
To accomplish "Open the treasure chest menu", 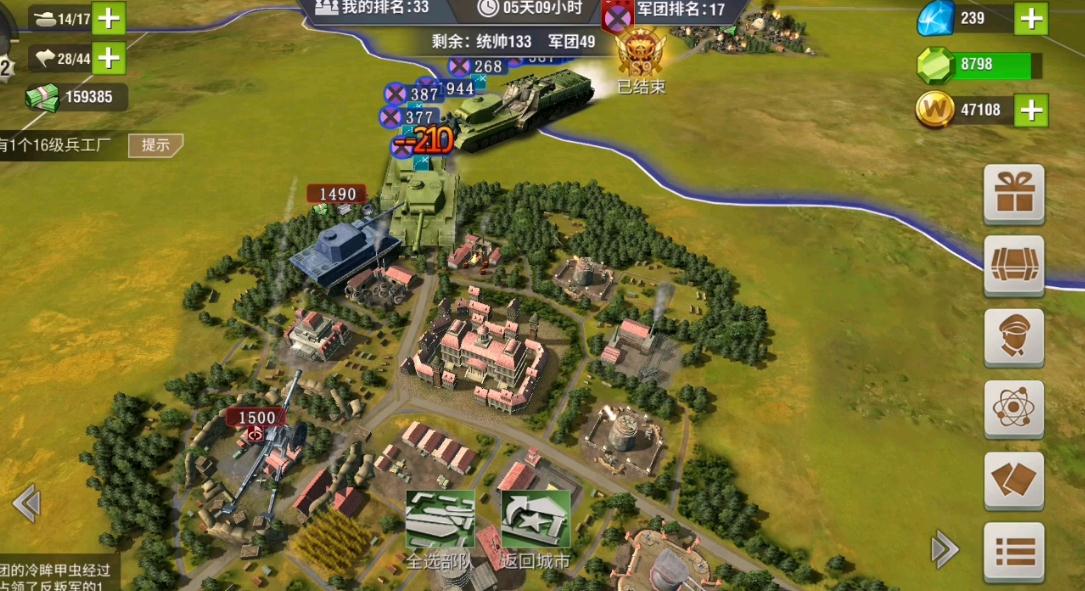I will point(1014,265).
